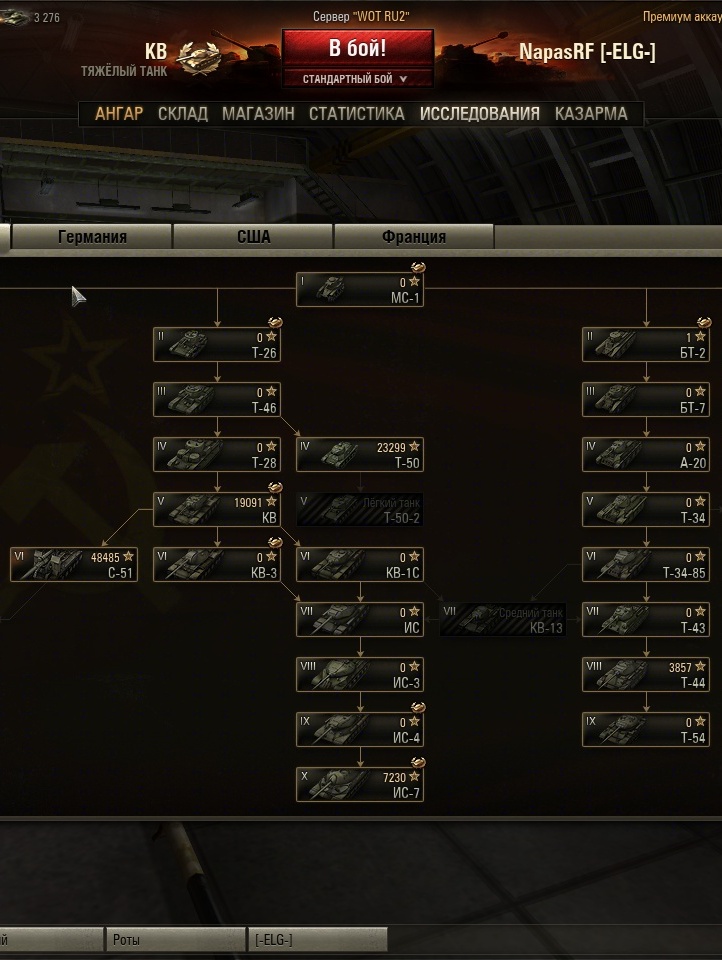Open the [-ELG-] clan chat tab
The width and height of the screenshot is (722, 960).
click(316, 940)
